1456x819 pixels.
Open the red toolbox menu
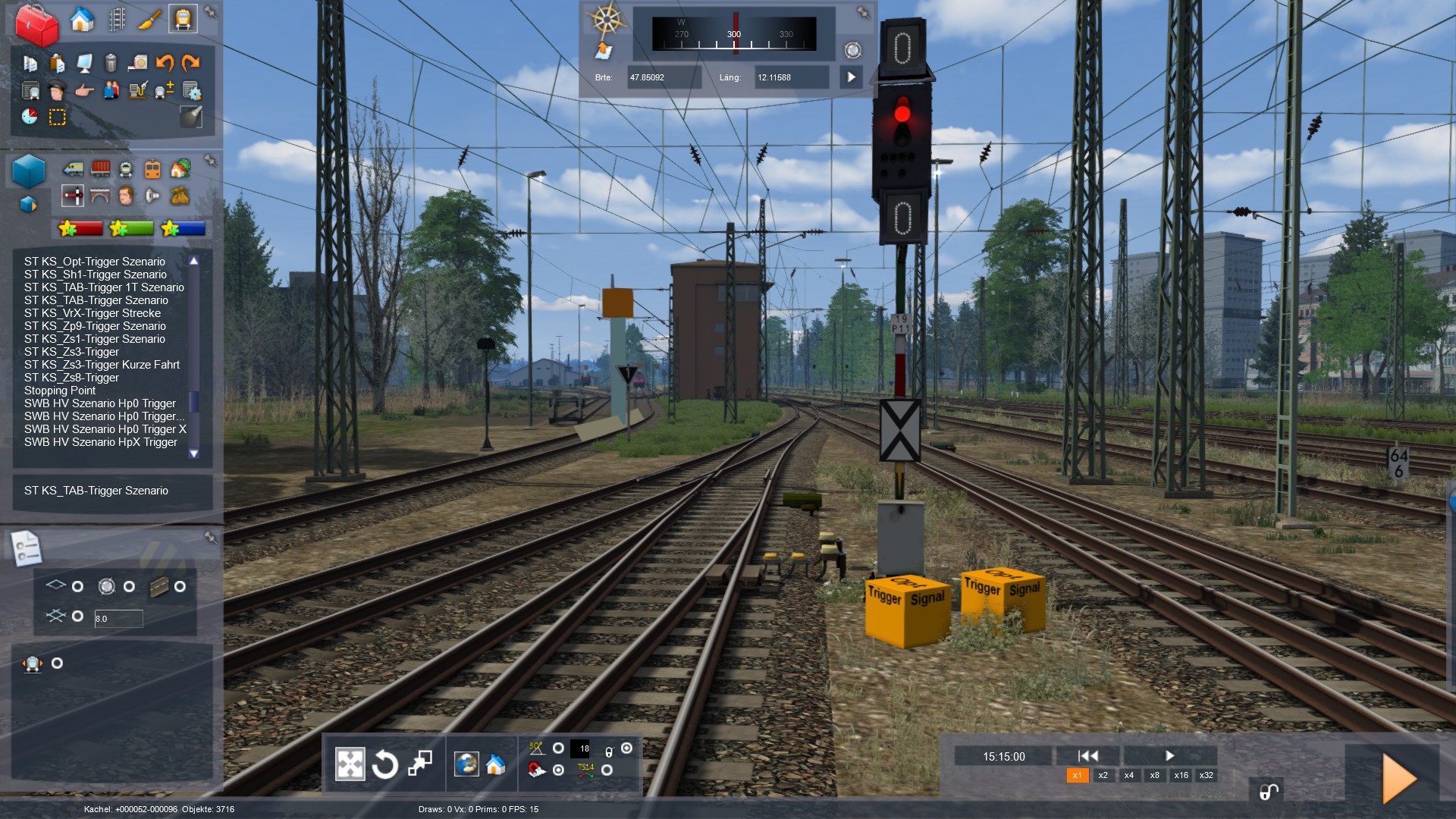coord(36,24)
